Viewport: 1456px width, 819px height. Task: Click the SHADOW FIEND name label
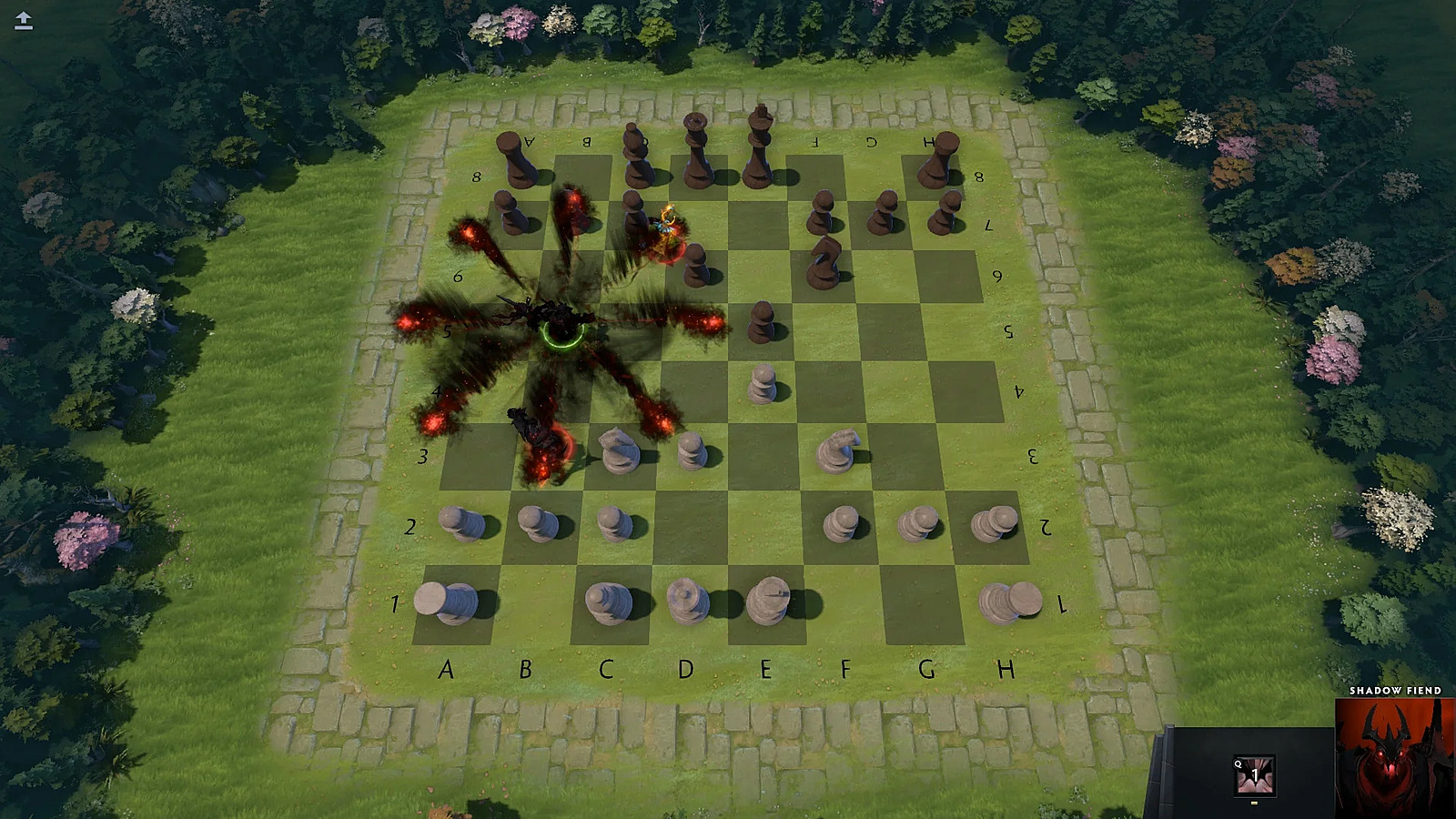click(x=1395, y=691)
